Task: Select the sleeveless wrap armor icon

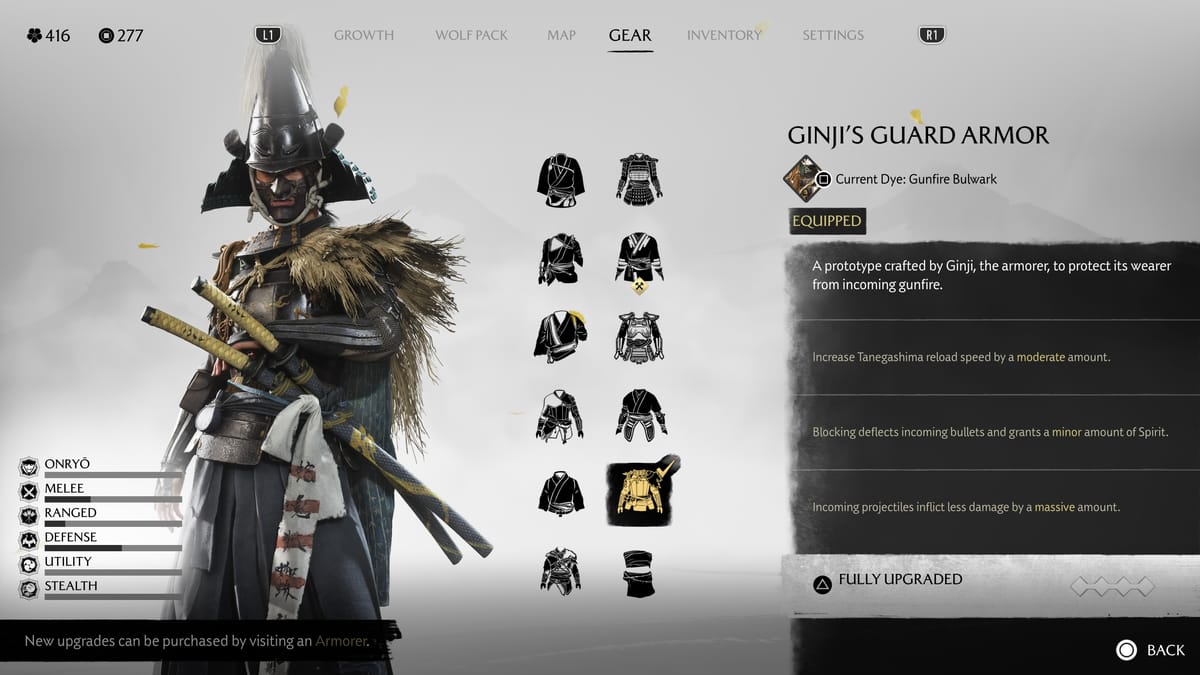Action: (640, 572)
